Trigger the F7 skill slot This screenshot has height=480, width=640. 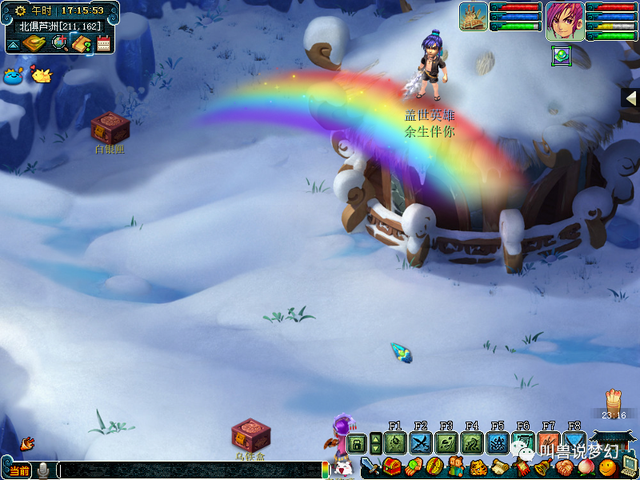point(549,443)
